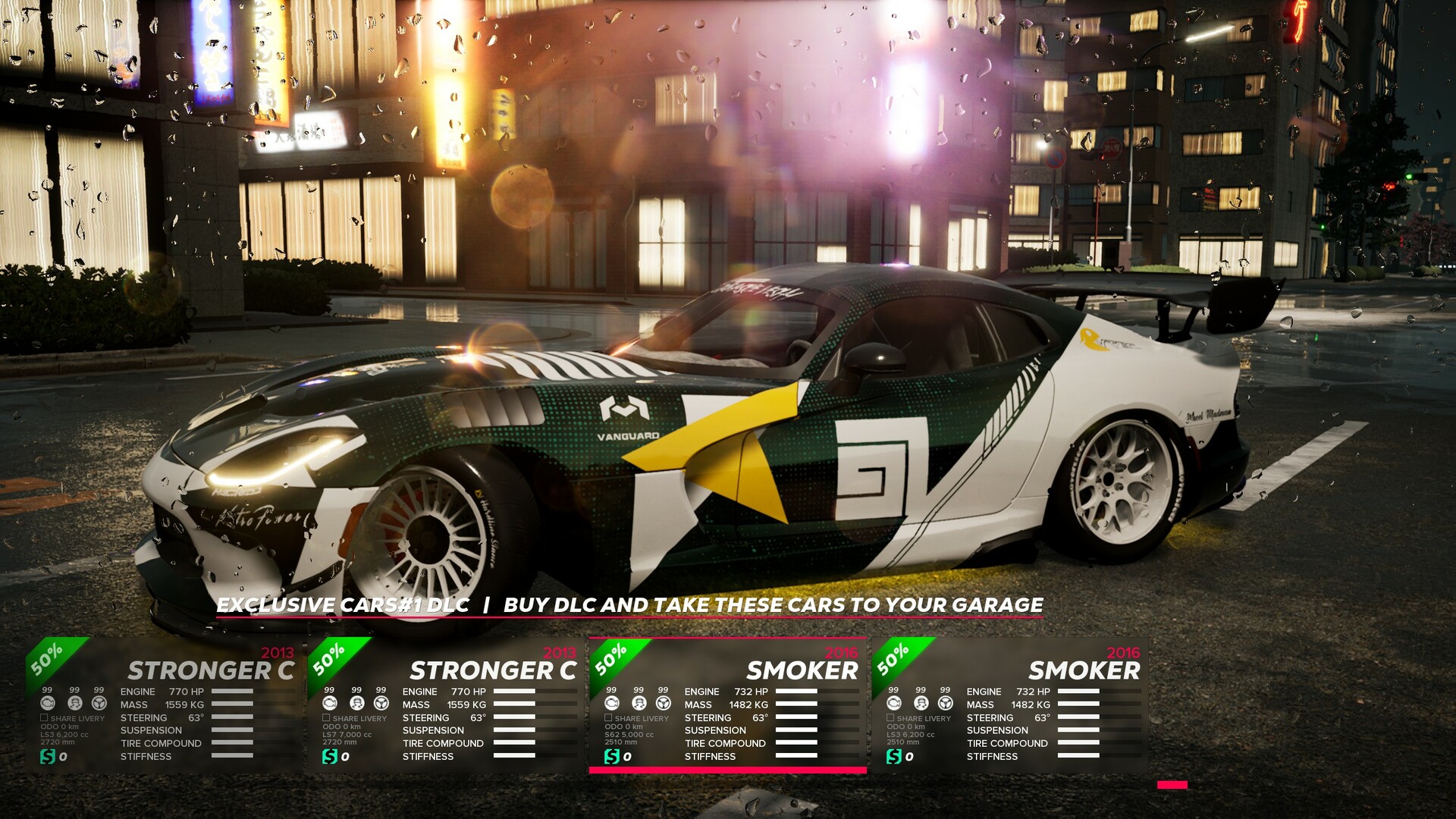The image size is (1456, 819).
Task: Click the Buy DLC banner text
Action: tap(629, 605)
